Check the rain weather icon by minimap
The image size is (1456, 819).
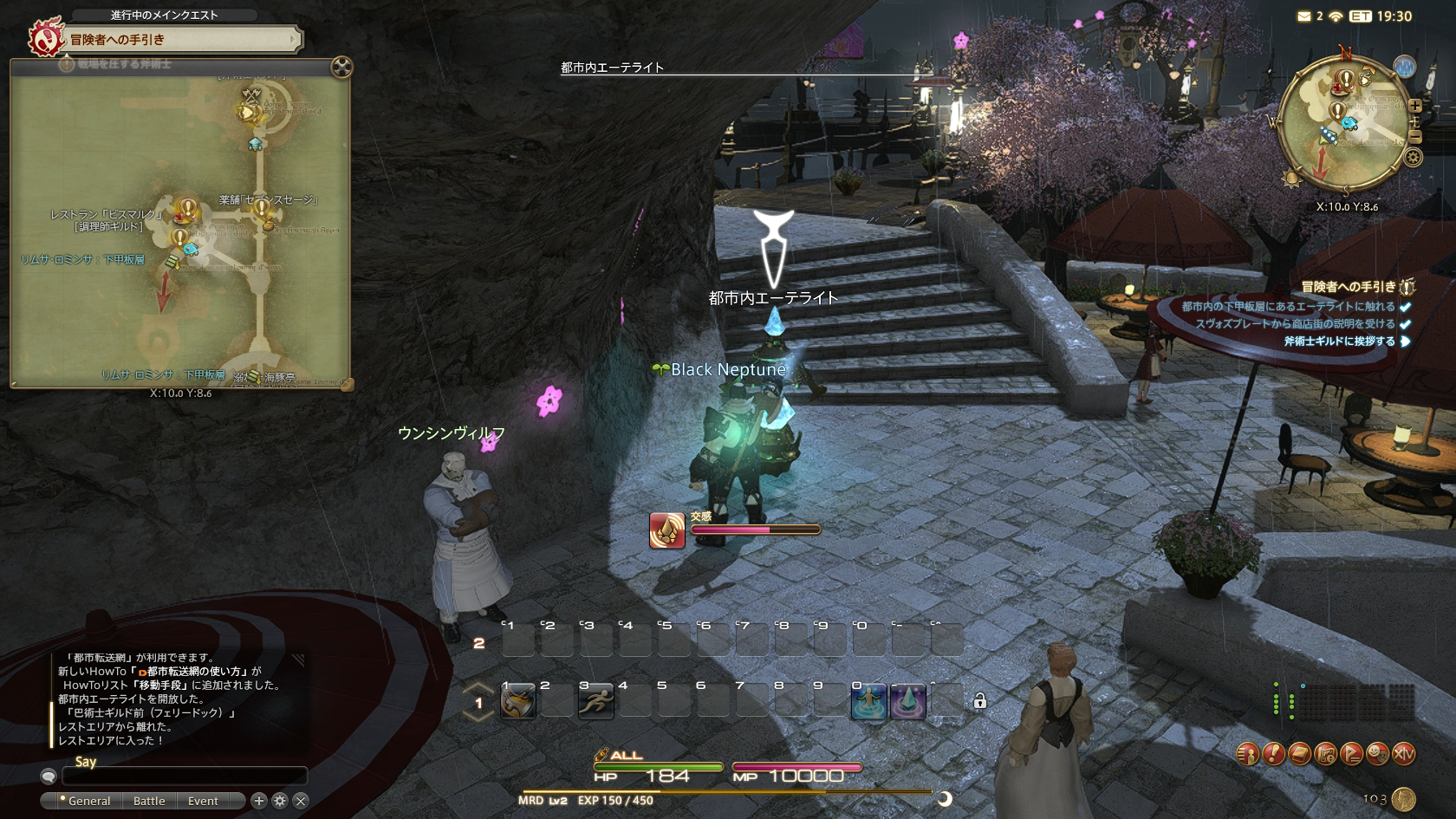[x=1404, y=66]
